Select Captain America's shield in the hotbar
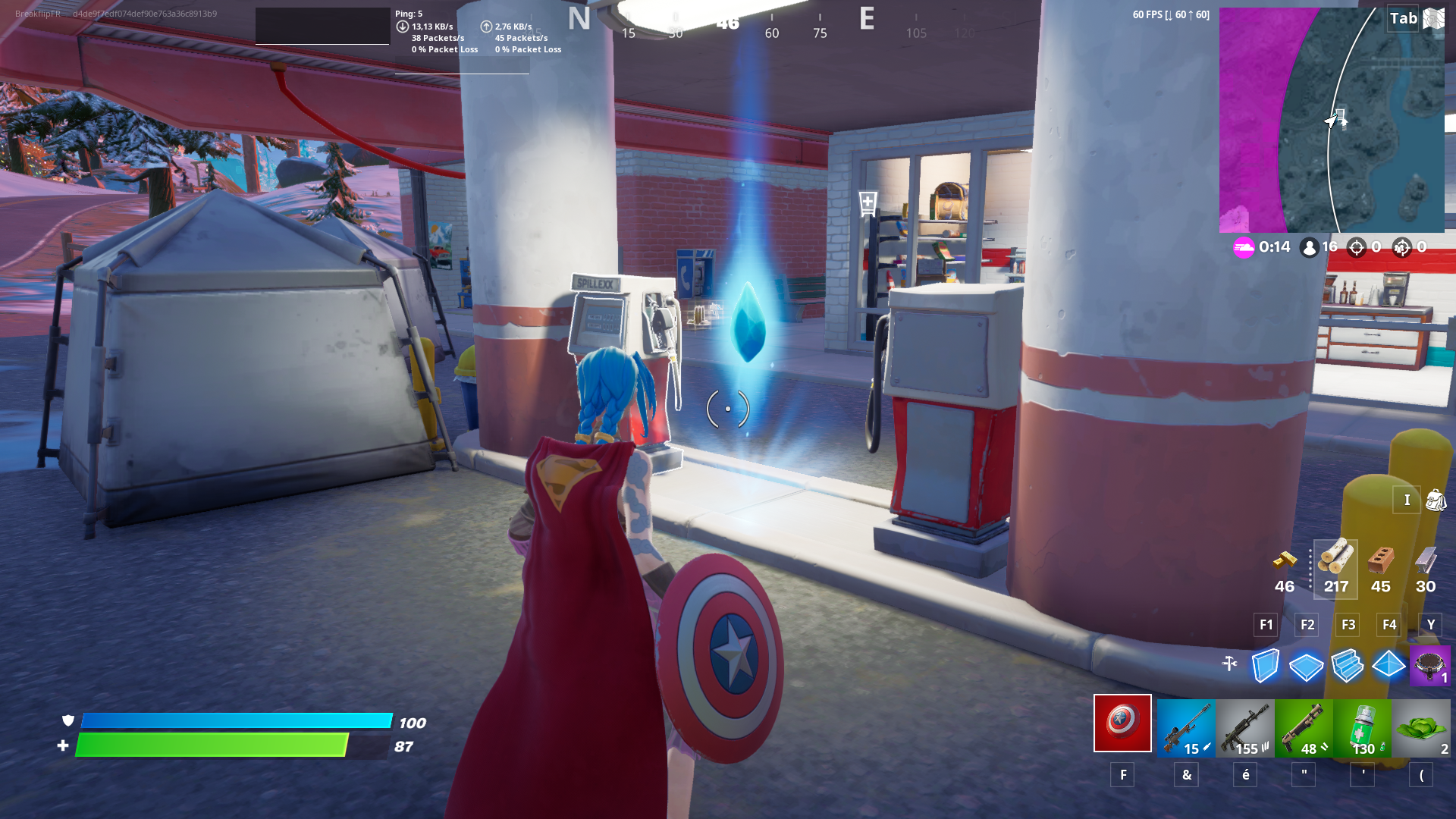This screenshot has width=1456, height=819. click(1122, 726)
